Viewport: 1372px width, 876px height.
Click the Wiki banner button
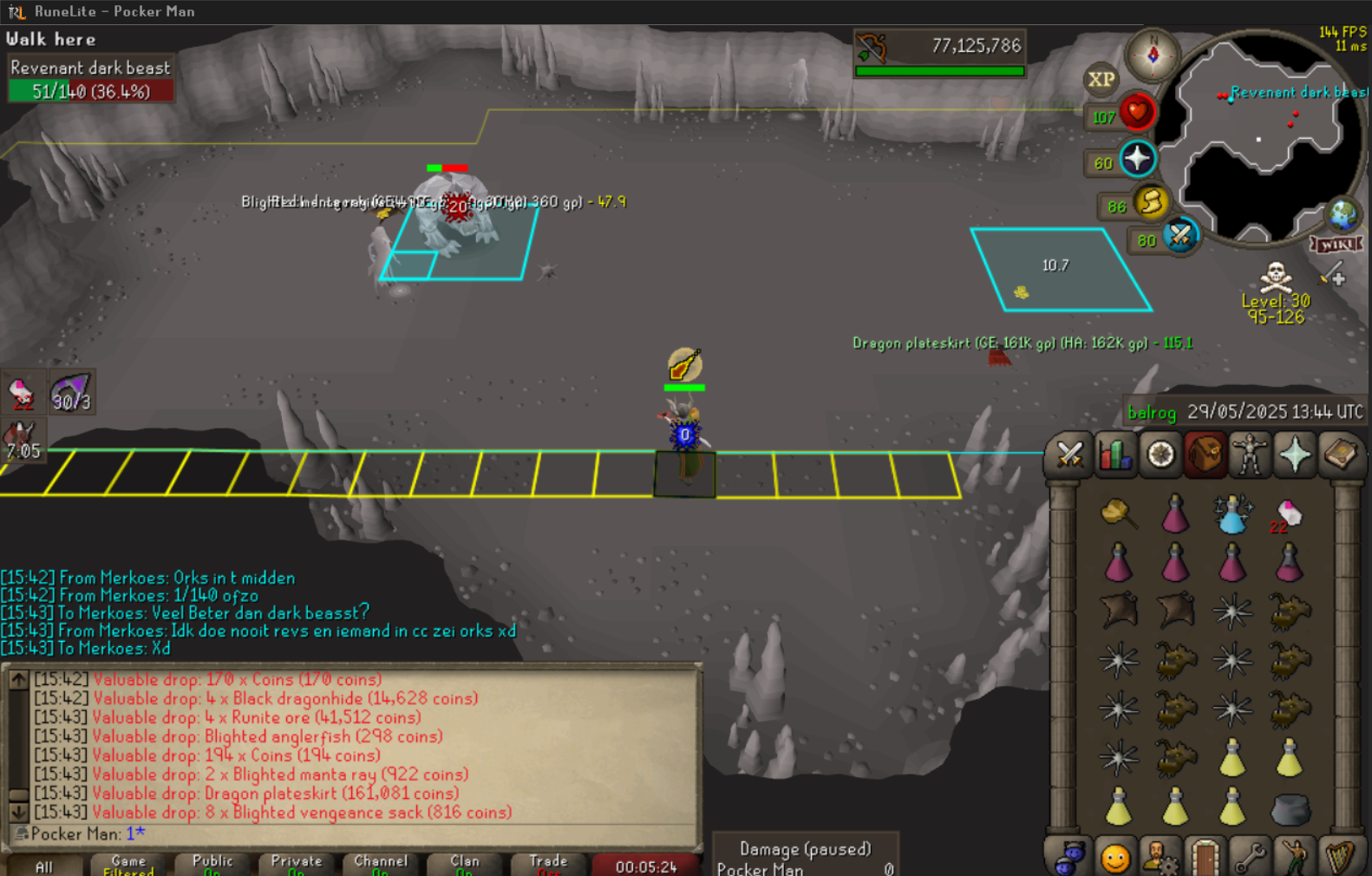1336,245
